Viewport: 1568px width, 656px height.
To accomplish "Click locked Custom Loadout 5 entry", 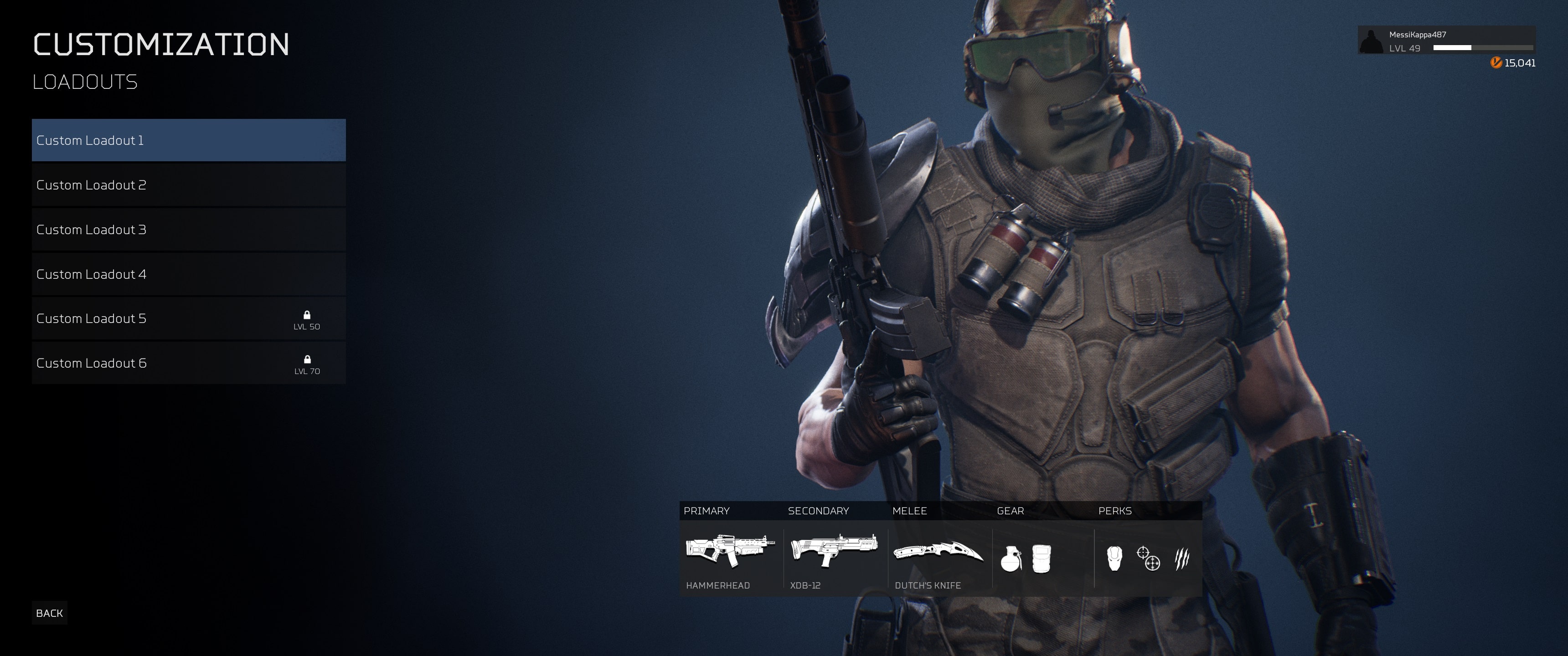I will click(189, 319).
